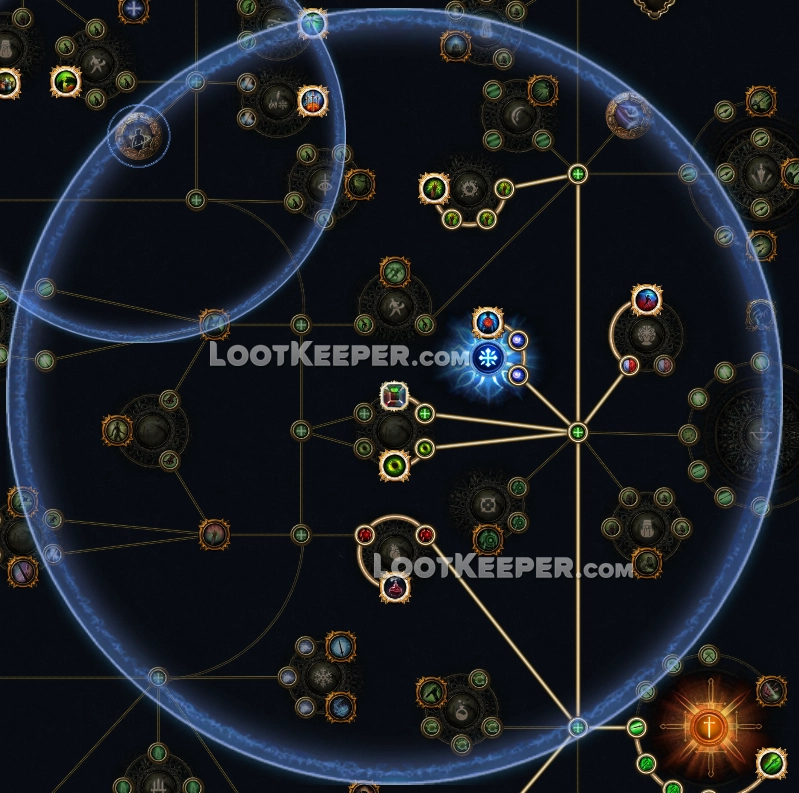Pick the half-blue half-red small passive node
Screen dimensions: 799x793
pyautogui.click(x=630, y=364)
